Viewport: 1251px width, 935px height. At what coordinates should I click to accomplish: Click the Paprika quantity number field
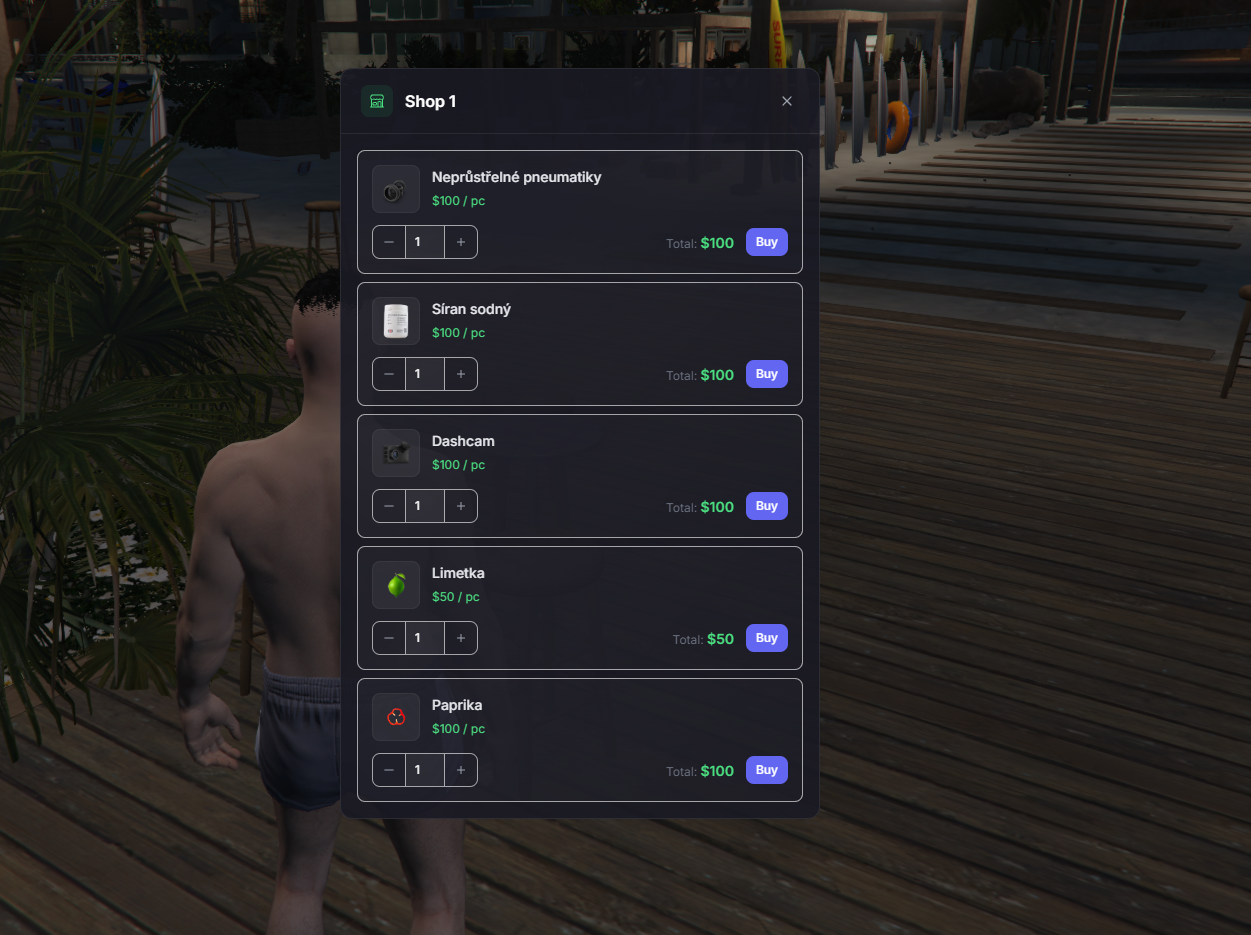click(424, 770)
